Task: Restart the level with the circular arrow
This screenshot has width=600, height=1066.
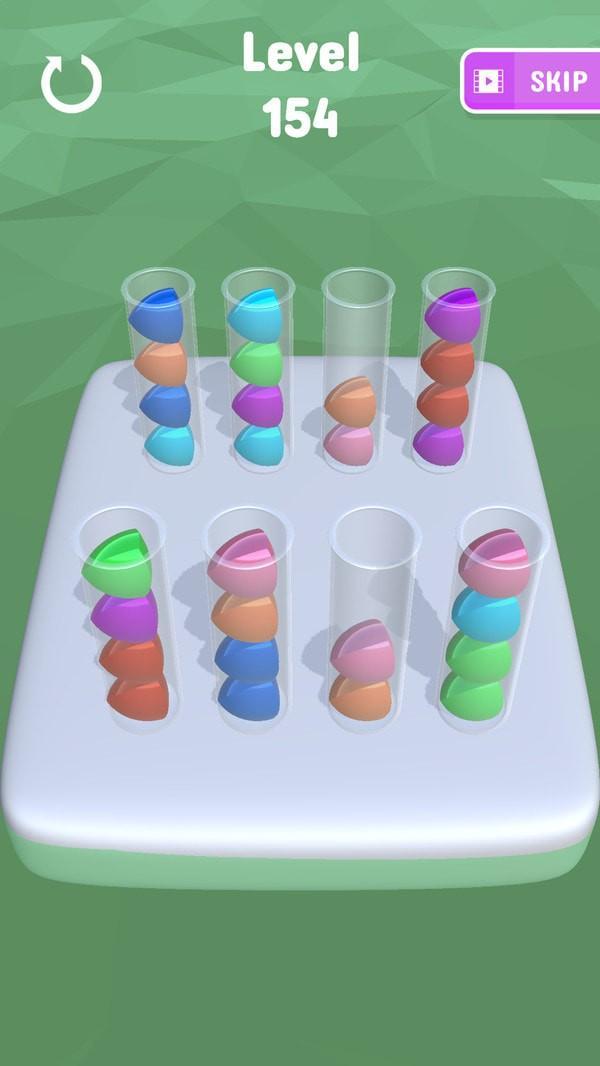Action: (x=71, y=83)
